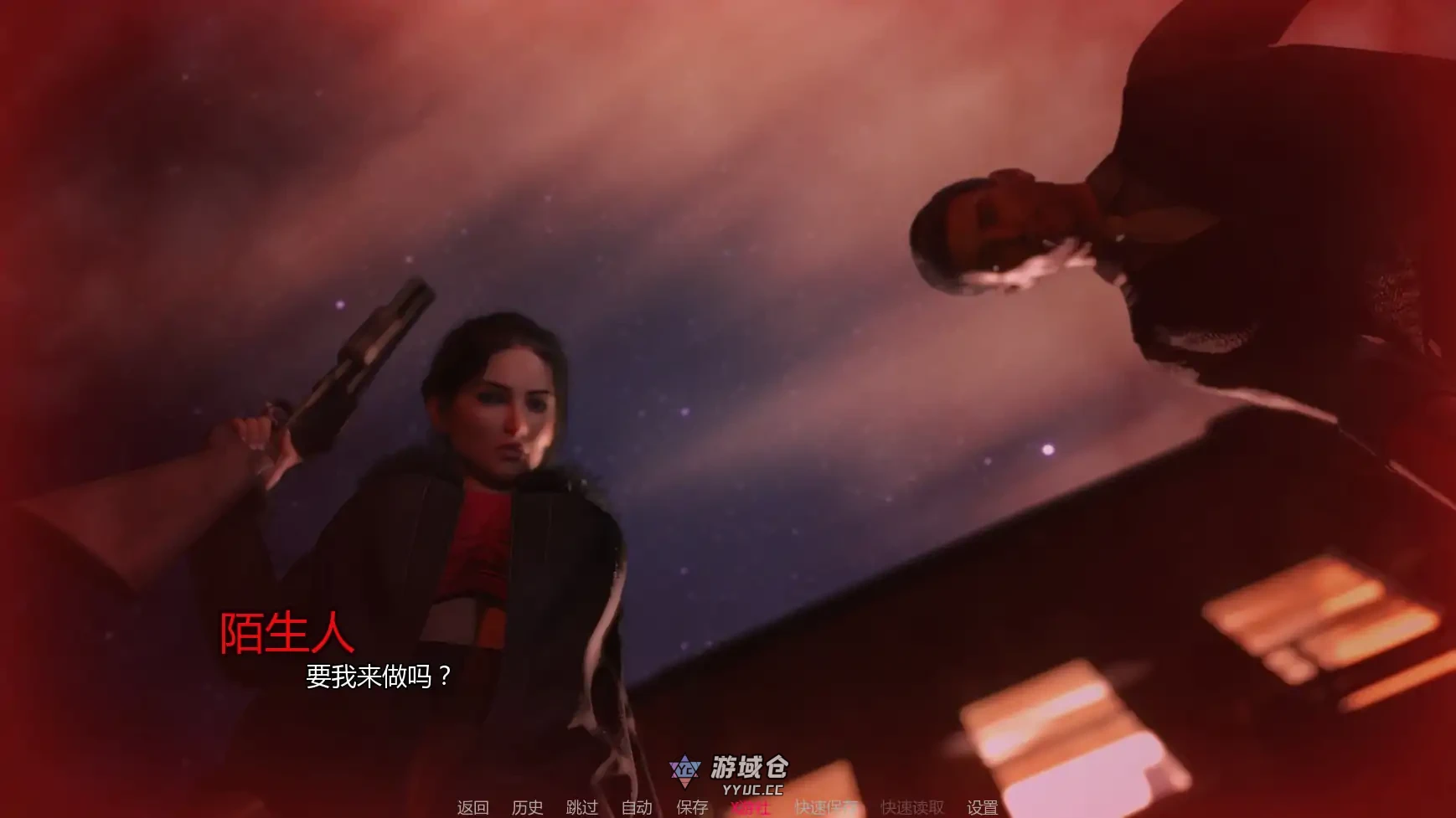Open the 保存 save game screen
Screen dimensions: 1456x818
pyautogui.click(x=689, y=809)
